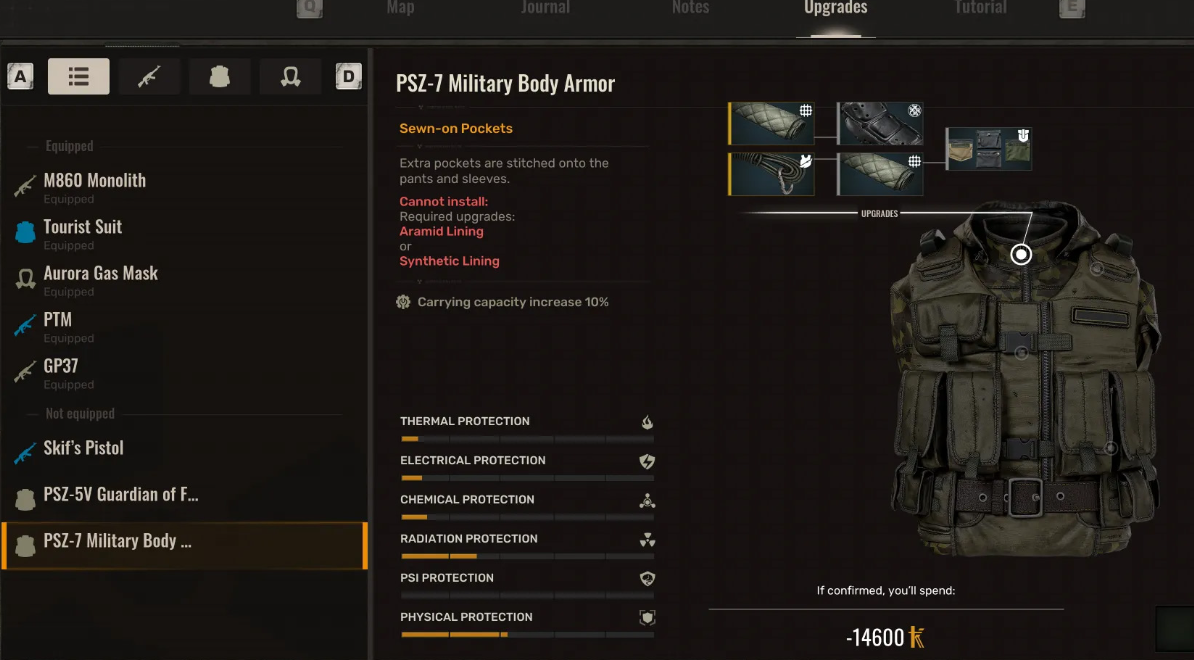Select the M860 Monolith entry
Viewport: 1194px width, 660px height.
point(95,182)
